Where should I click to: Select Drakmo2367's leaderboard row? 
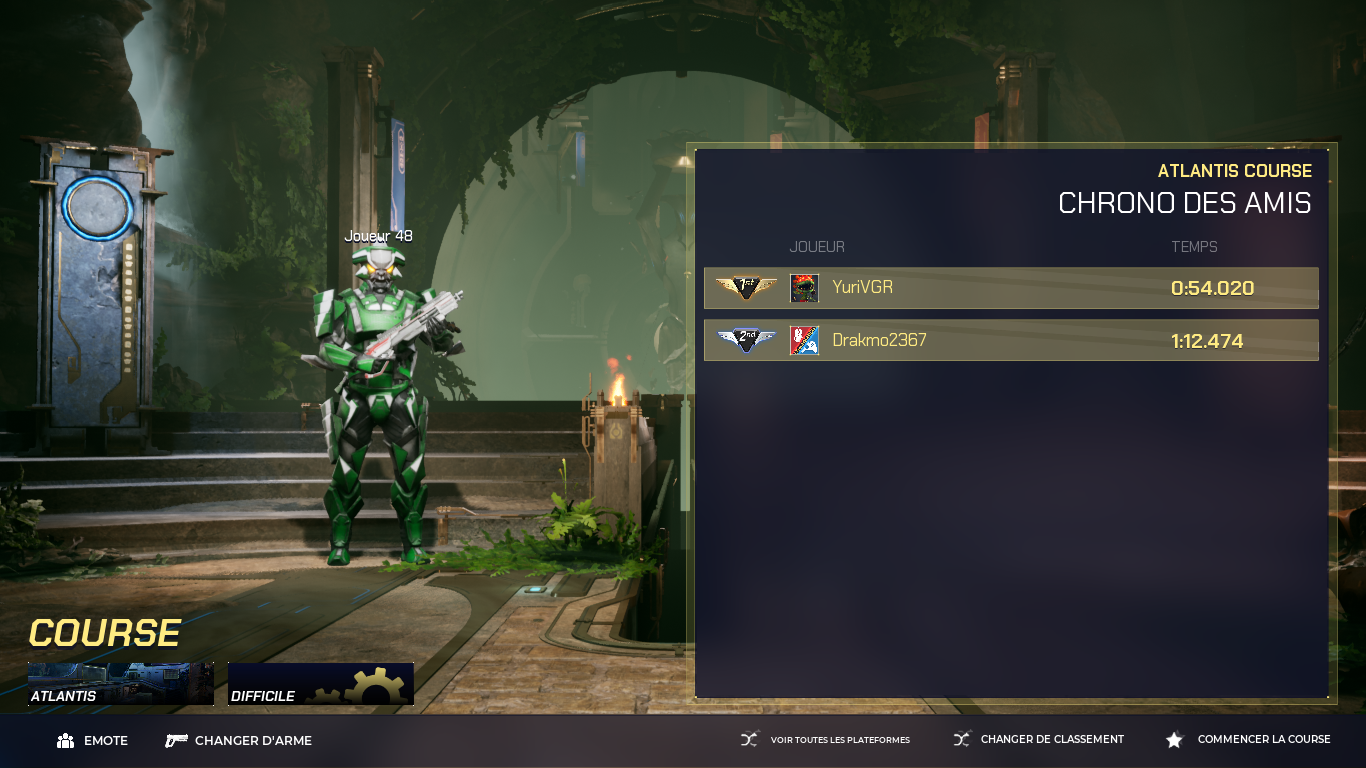(x=1011, y=340)
